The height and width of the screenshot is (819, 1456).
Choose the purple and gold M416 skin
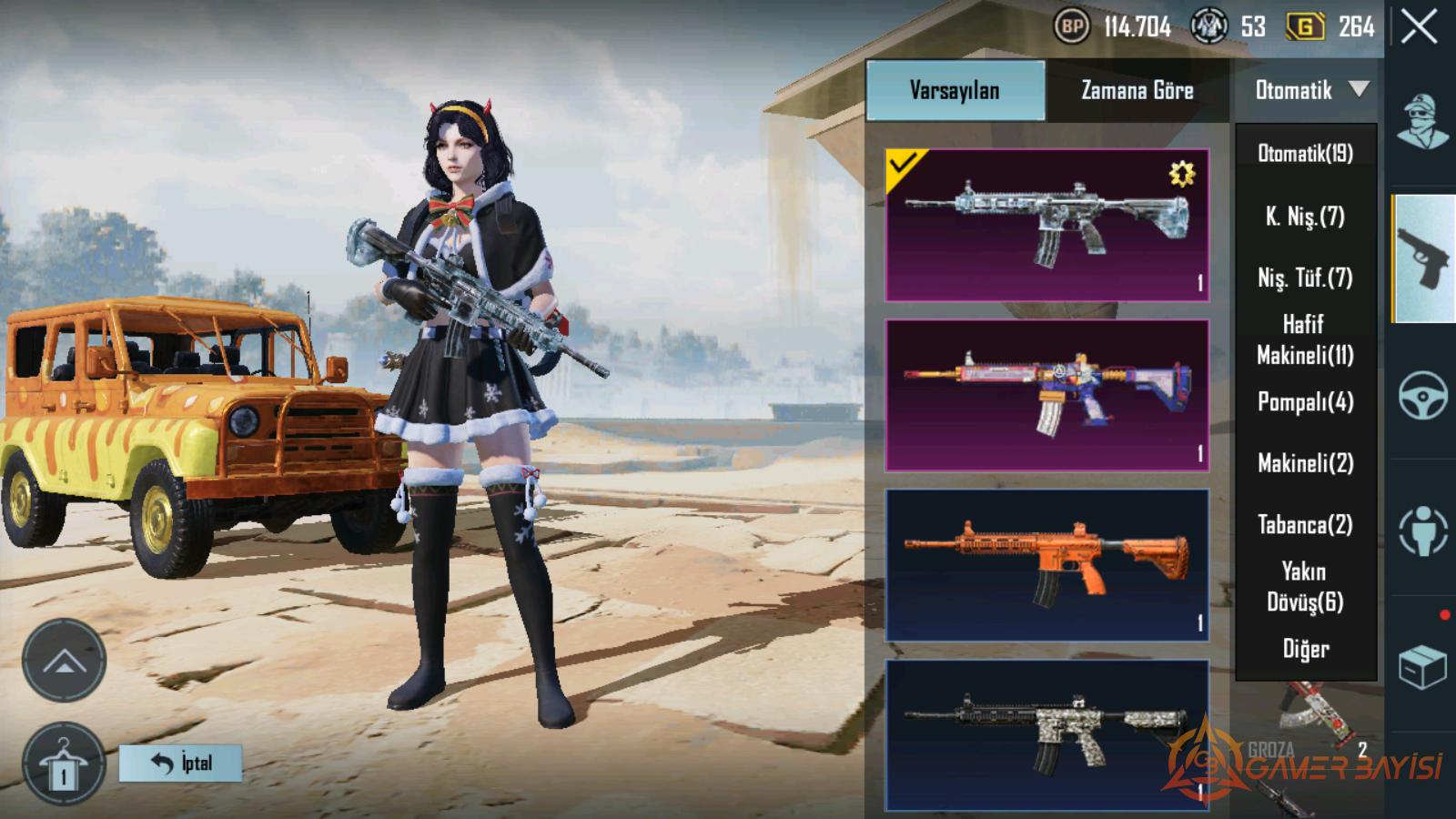point(1046,395)
